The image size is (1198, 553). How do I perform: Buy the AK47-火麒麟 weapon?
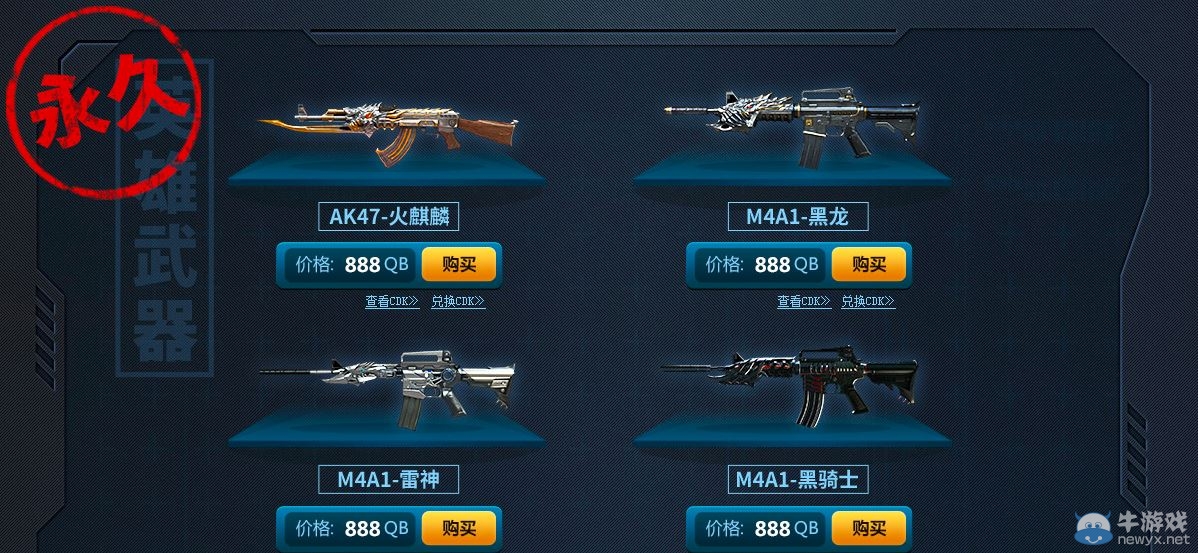click(458, 265)
